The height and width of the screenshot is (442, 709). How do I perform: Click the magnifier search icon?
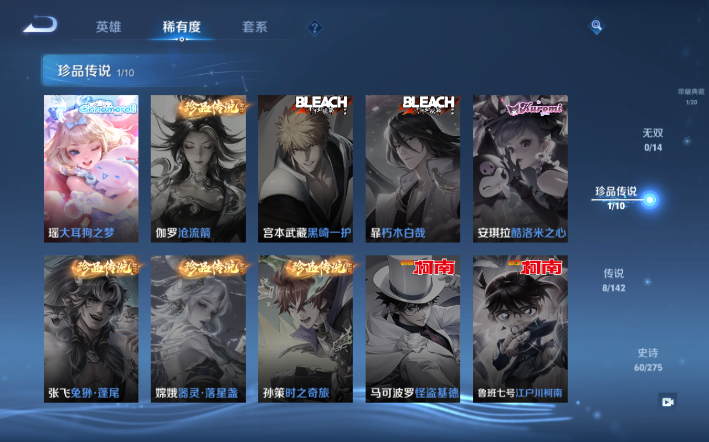click(596, 26)
